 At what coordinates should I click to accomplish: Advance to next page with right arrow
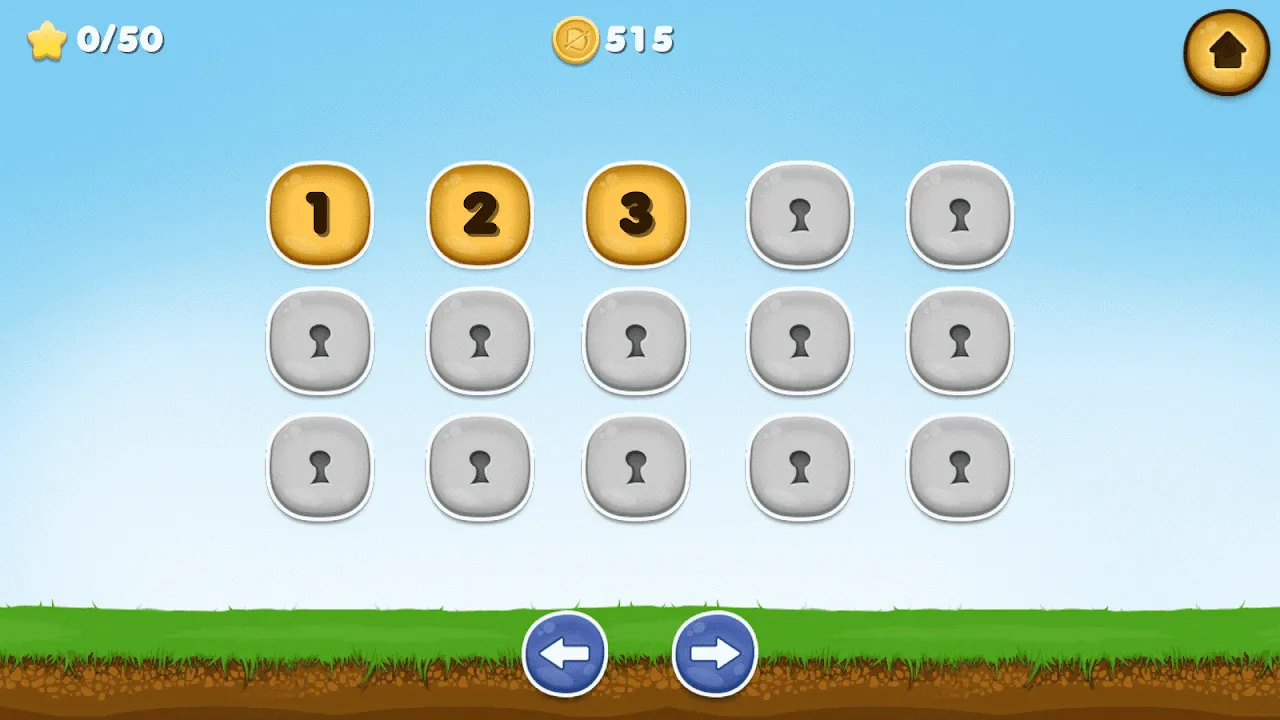pyautogui.click(x=715, y=654)
